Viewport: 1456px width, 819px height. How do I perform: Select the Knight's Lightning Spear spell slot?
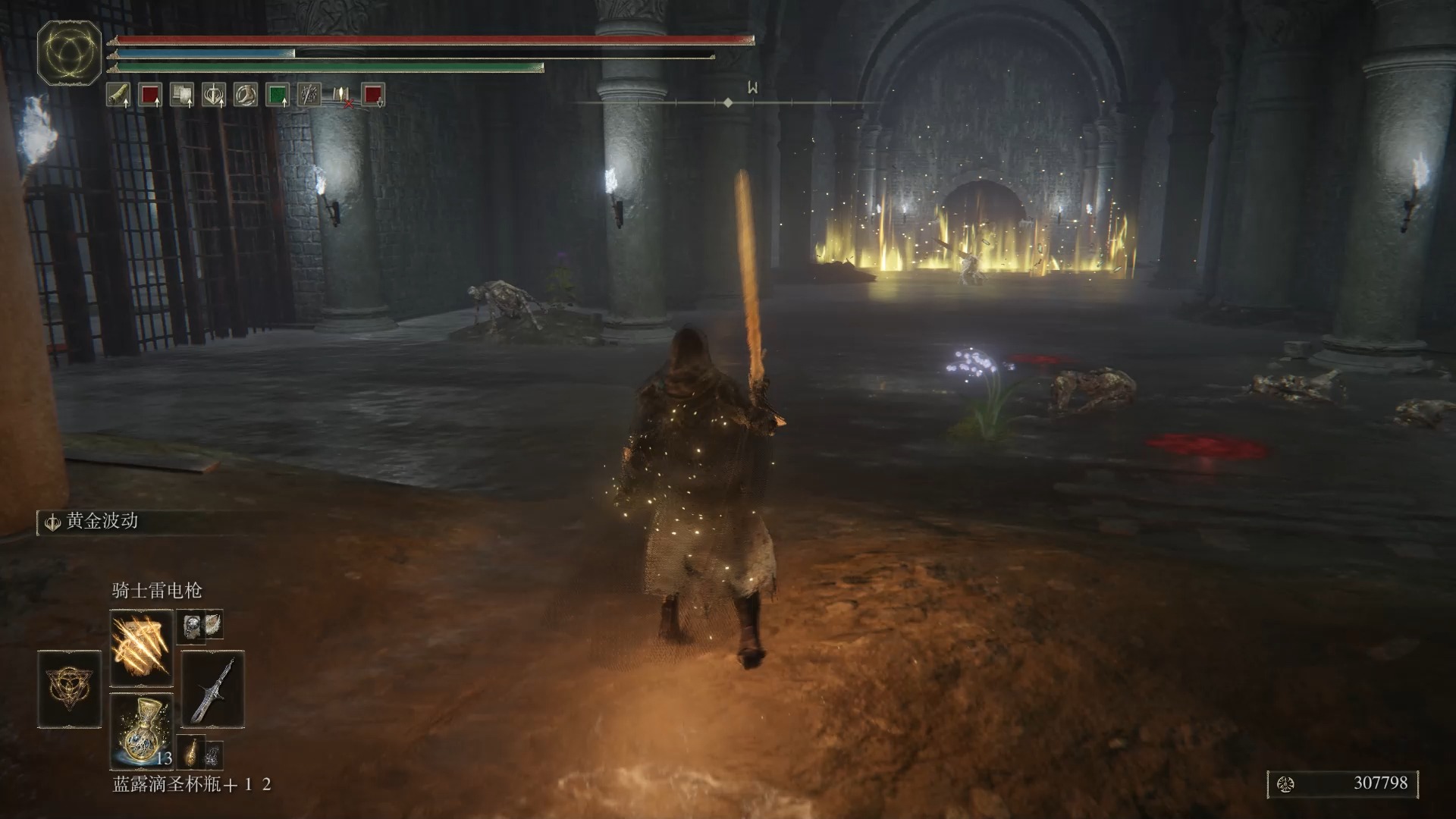click(141, 647)
